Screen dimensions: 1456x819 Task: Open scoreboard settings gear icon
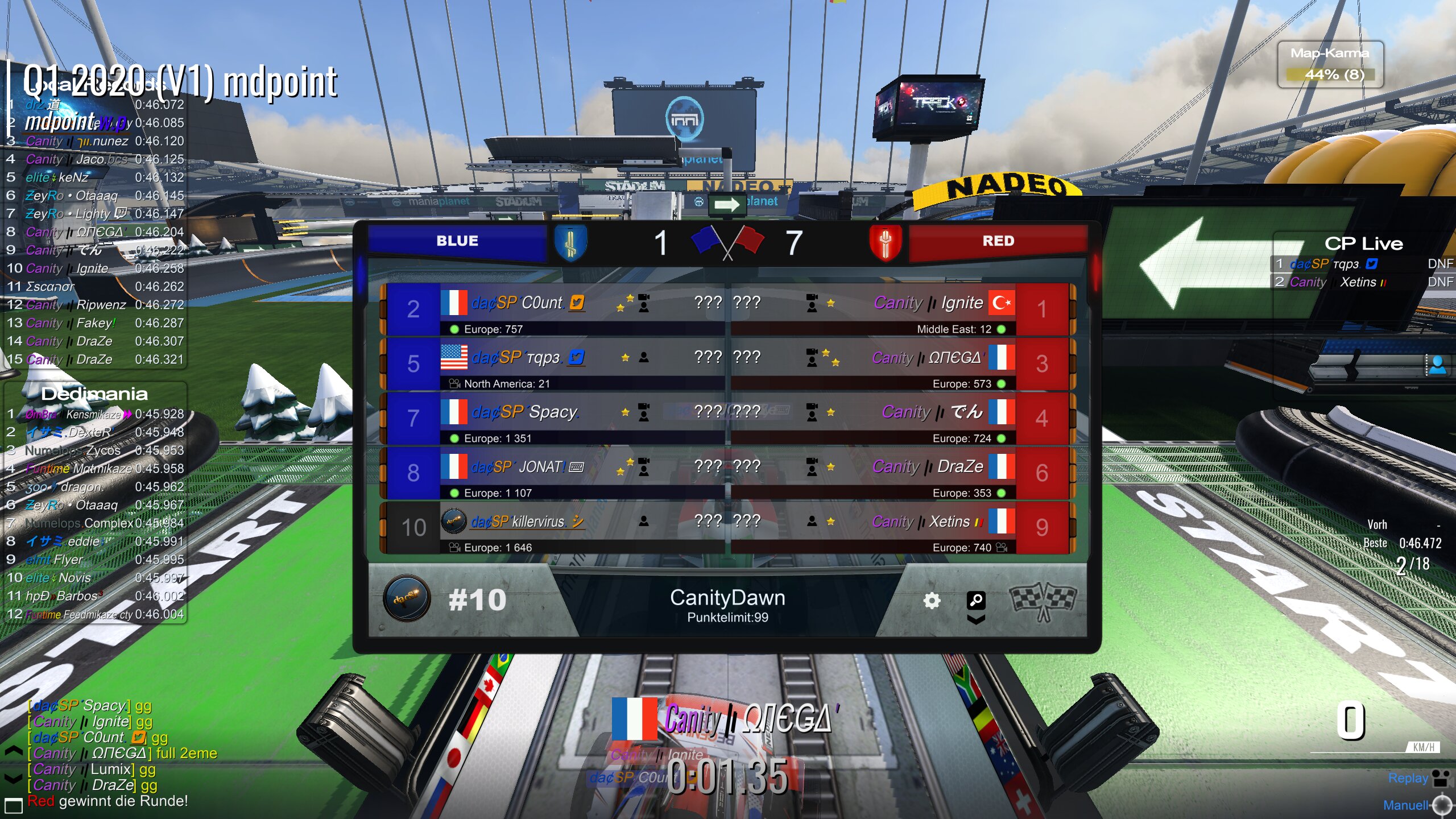tap(932, 601)
